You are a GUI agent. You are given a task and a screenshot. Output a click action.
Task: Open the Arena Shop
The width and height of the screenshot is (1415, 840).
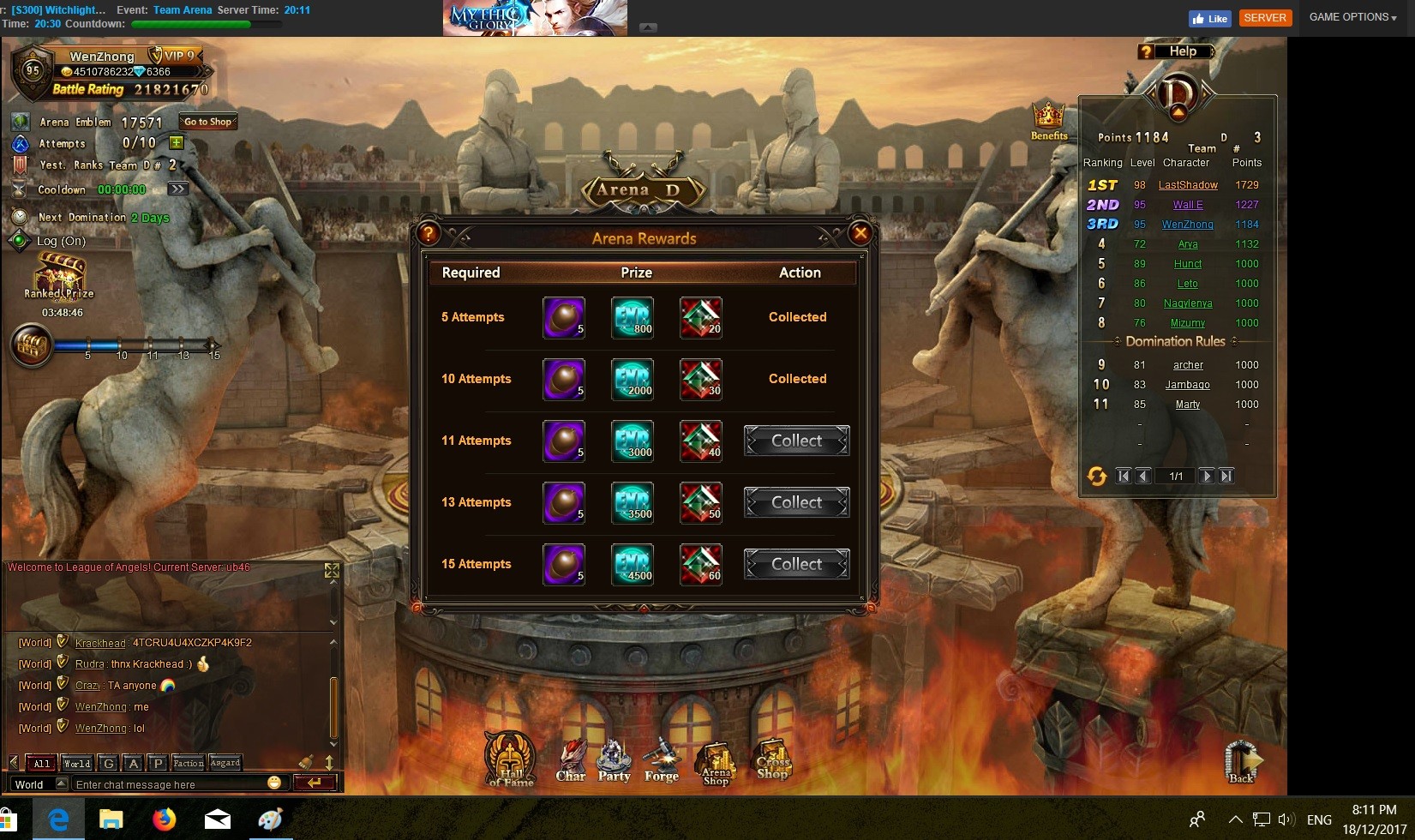coord(716,762)
